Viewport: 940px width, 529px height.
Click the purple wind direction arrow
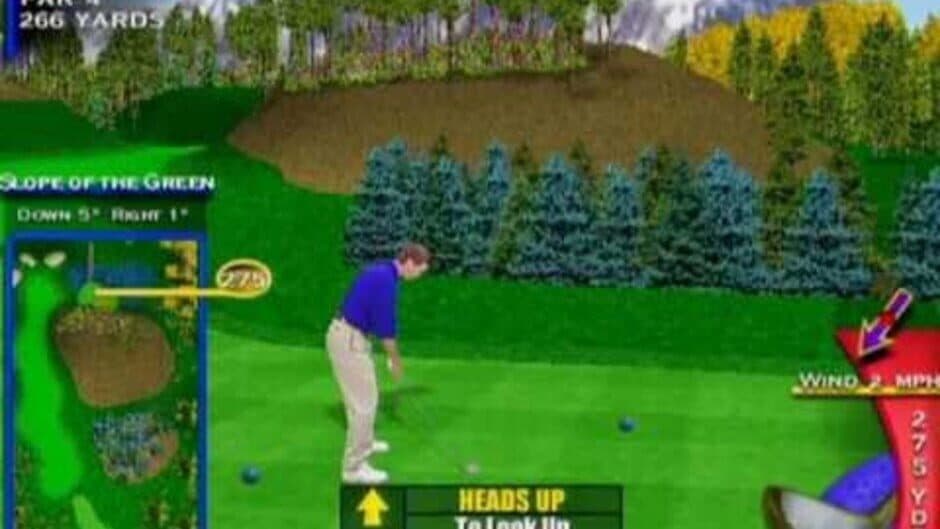pyautogui.click(x=883, y=322)
